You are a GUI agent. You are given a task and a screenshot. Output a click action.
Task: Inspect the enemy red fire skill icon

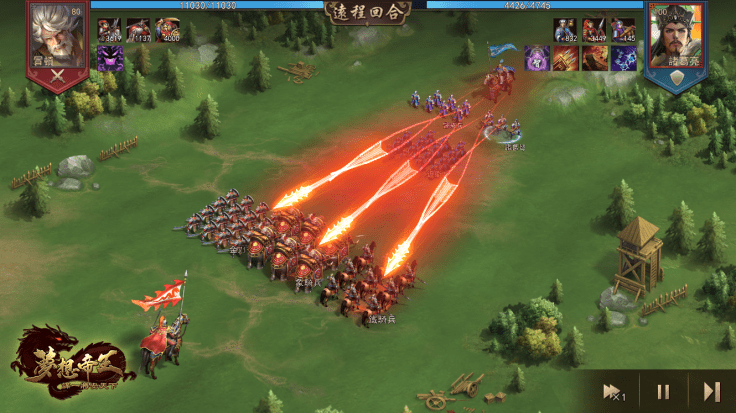coord(594,58)
